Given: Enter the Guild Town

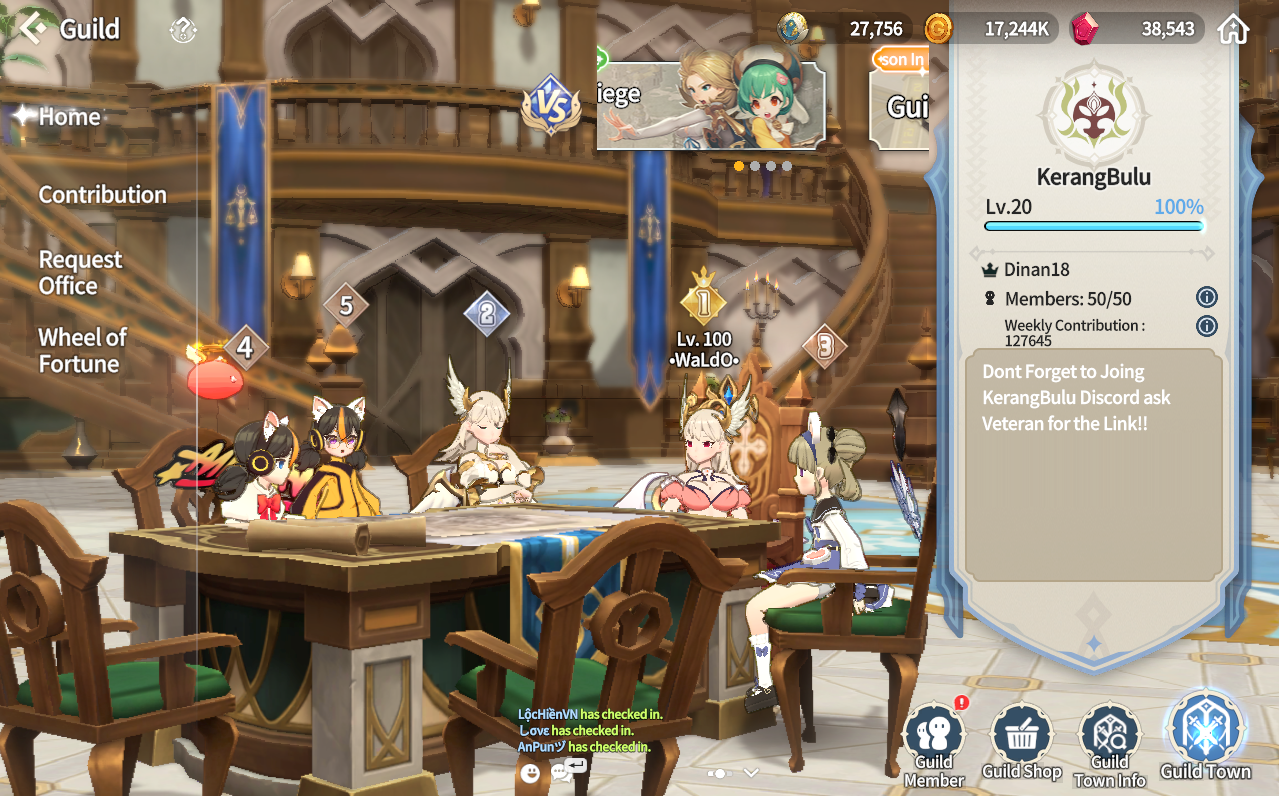Looking at the screenshot, I should point(1205,736).
